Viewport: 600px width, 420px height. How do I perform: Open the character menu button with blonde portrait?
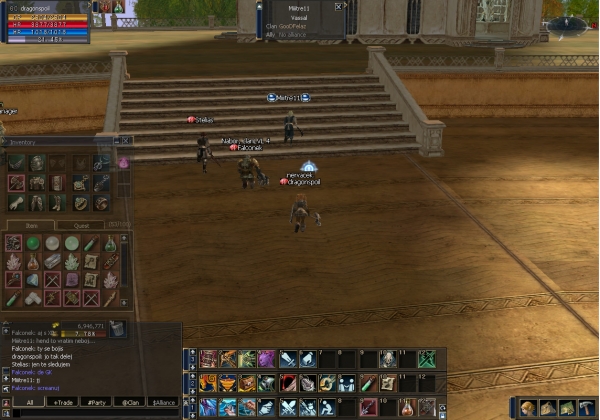pos(527,407)
